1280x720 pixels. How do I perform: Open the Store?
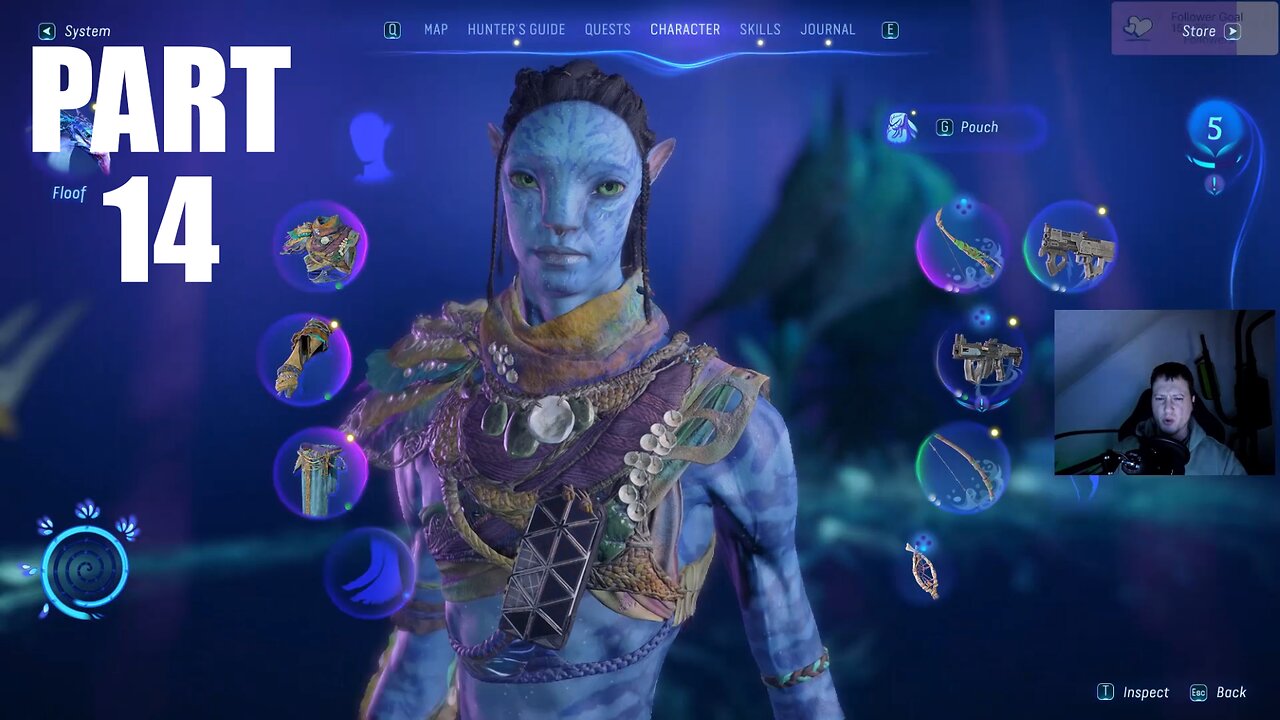tap(1210, 31)
